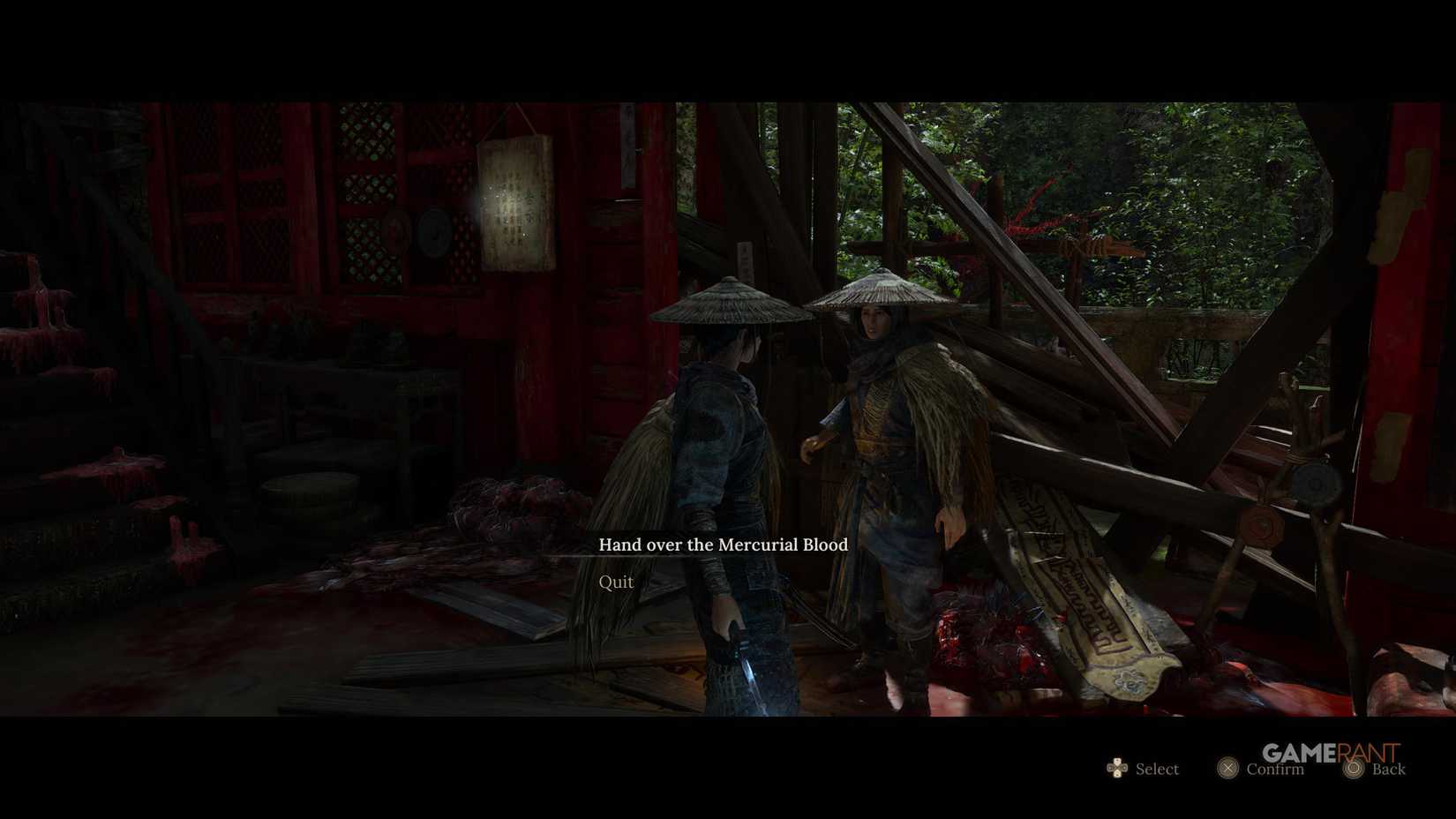Viewport: 1456px width, 819px height.
Task: Click the d-pad Select icon
Action: click(1118, 769)
